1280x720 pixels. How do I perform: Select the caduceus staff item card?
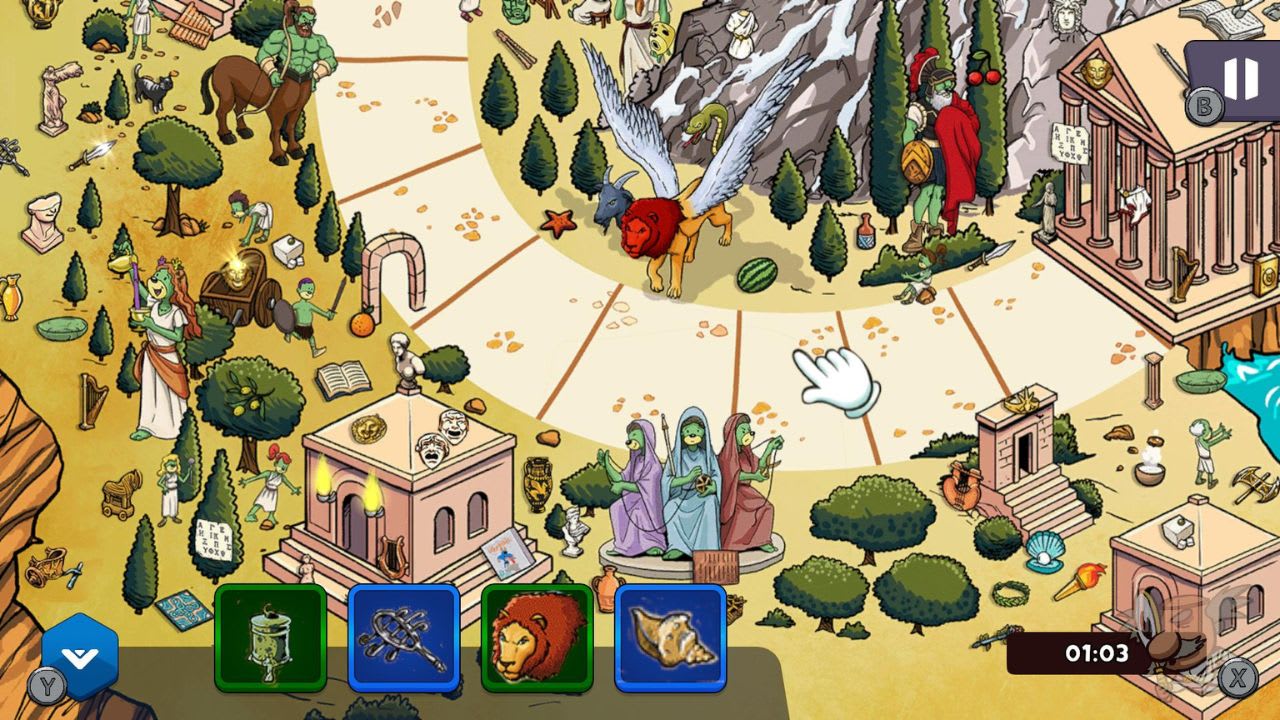pos(403,640)
